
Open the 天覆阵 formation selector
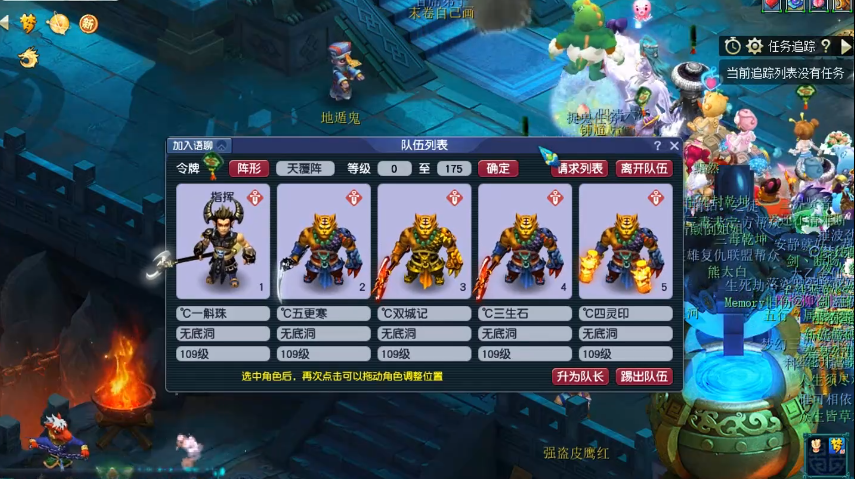click(305, 168)
